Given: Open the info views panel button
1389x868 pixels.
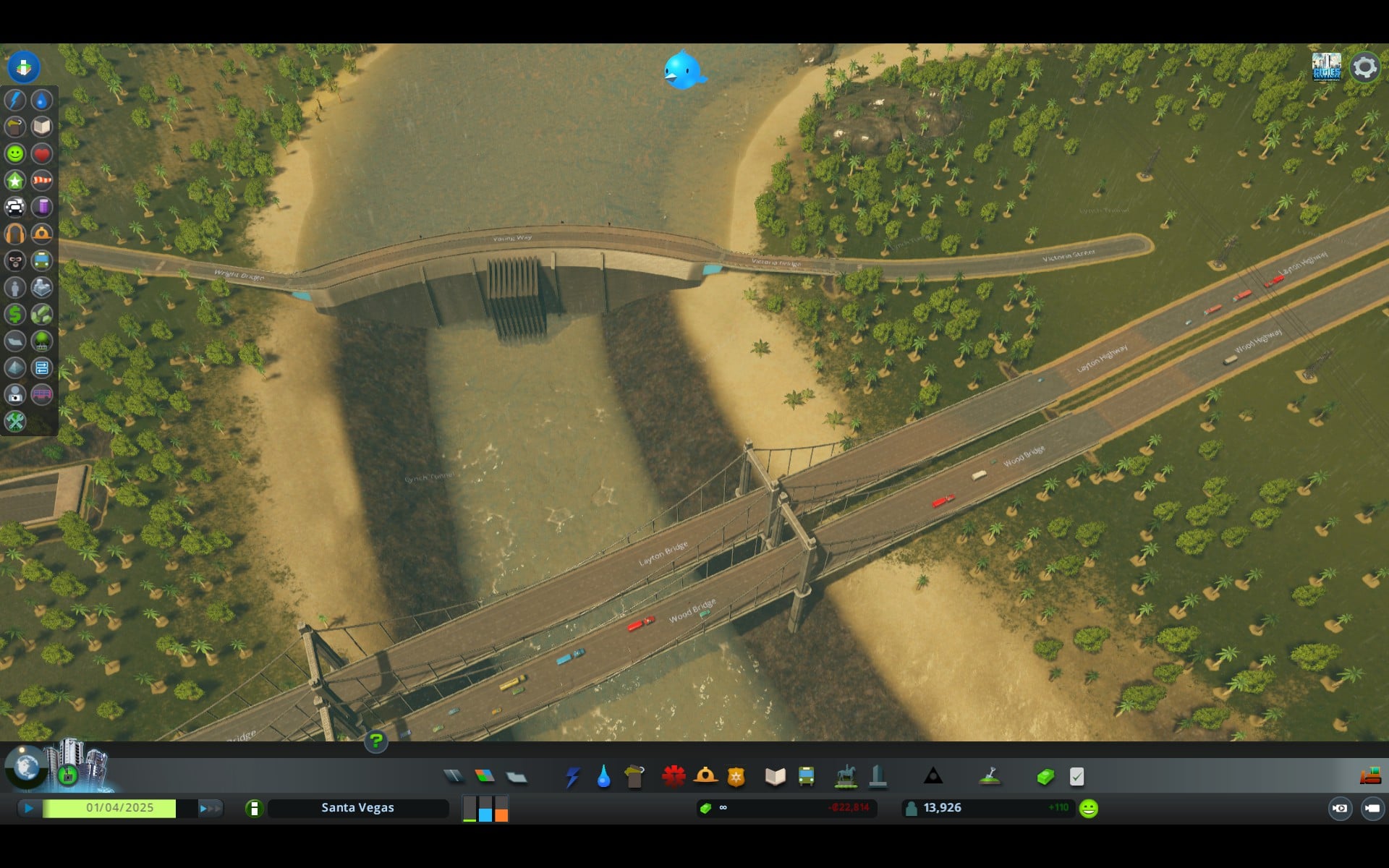Looking at the screenshot, I should point(23,67).
